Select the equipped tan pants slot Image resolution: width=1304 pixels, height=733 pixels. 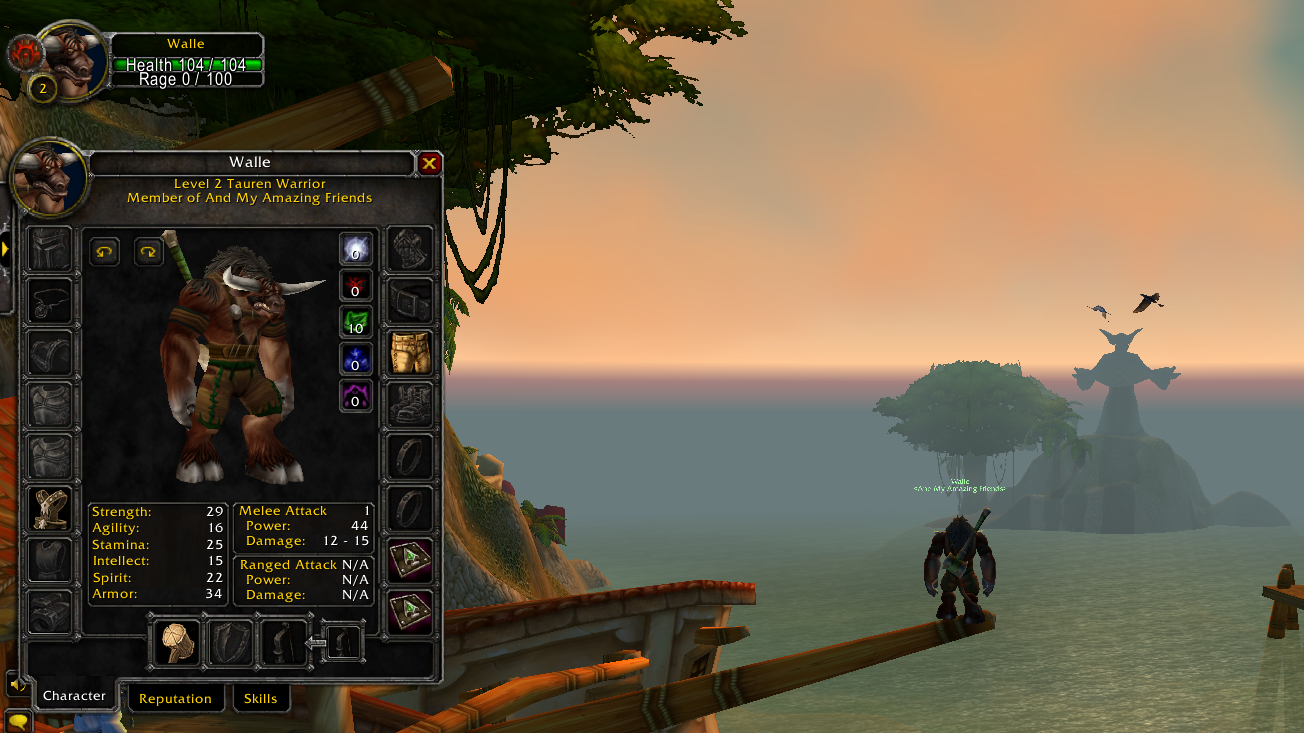(x=410, y=353)
